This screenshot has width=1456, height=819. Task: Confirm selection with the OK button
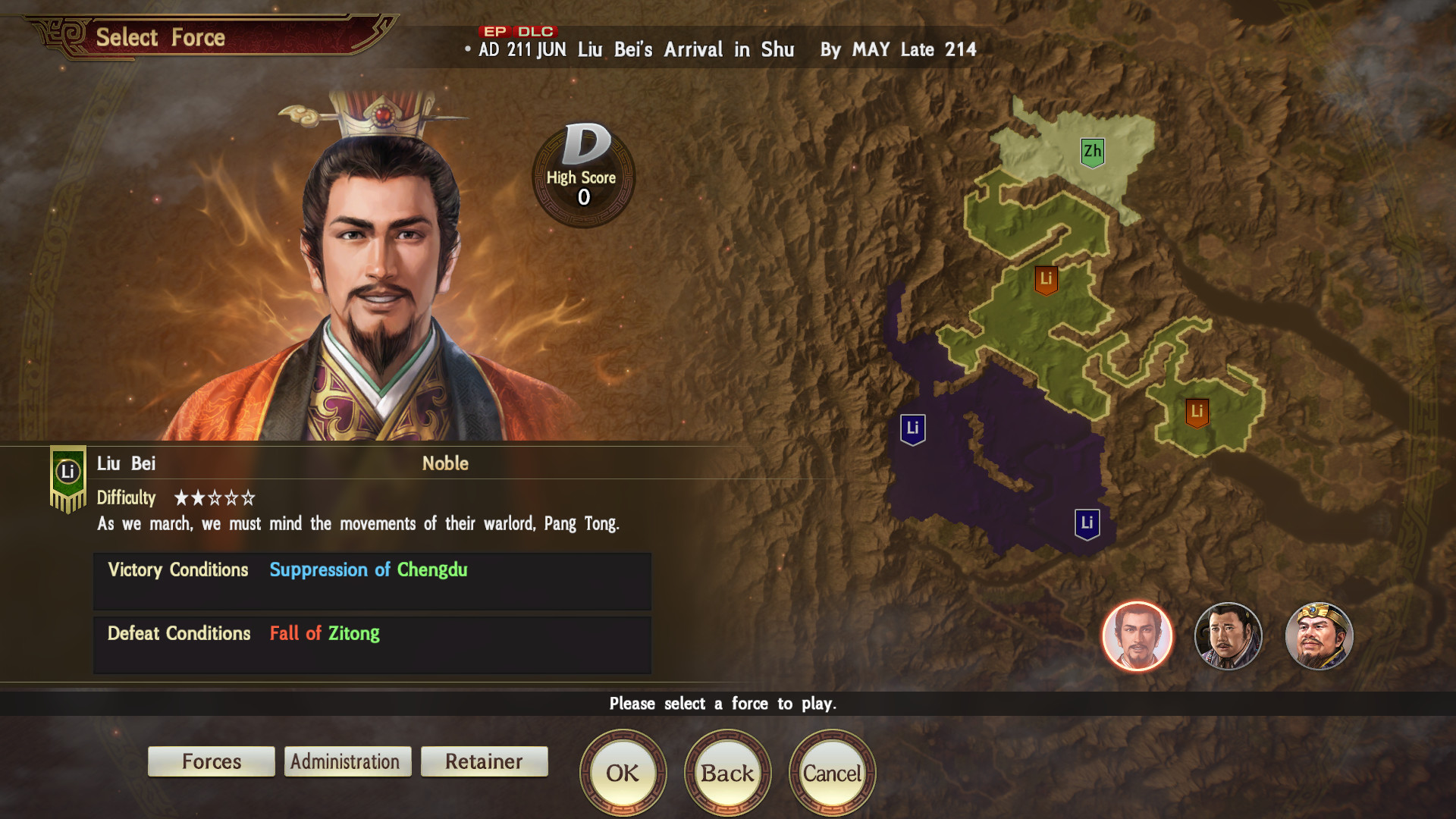pos(623,772)
